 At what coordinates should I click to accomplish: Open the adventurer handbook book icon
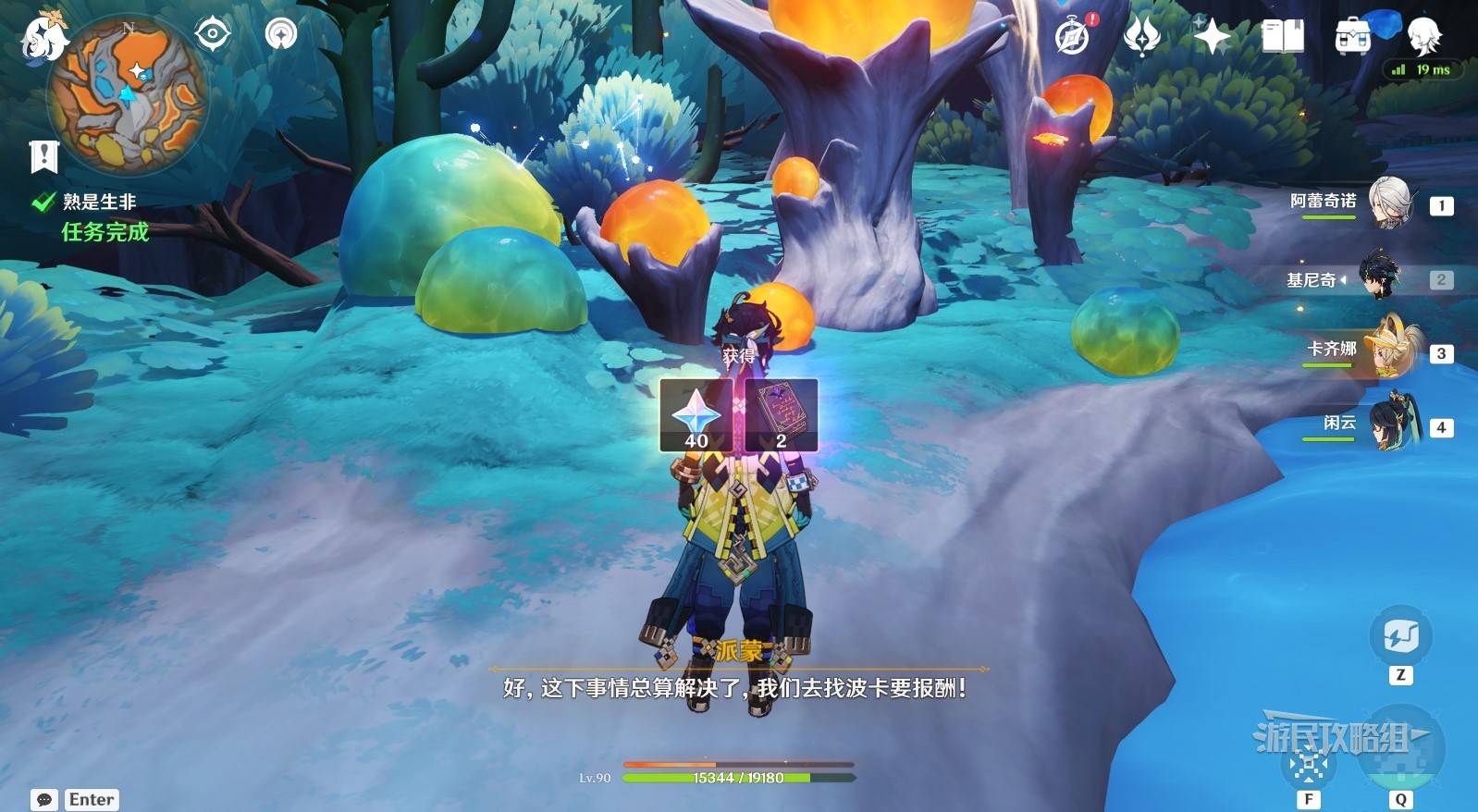(1283, 37)
